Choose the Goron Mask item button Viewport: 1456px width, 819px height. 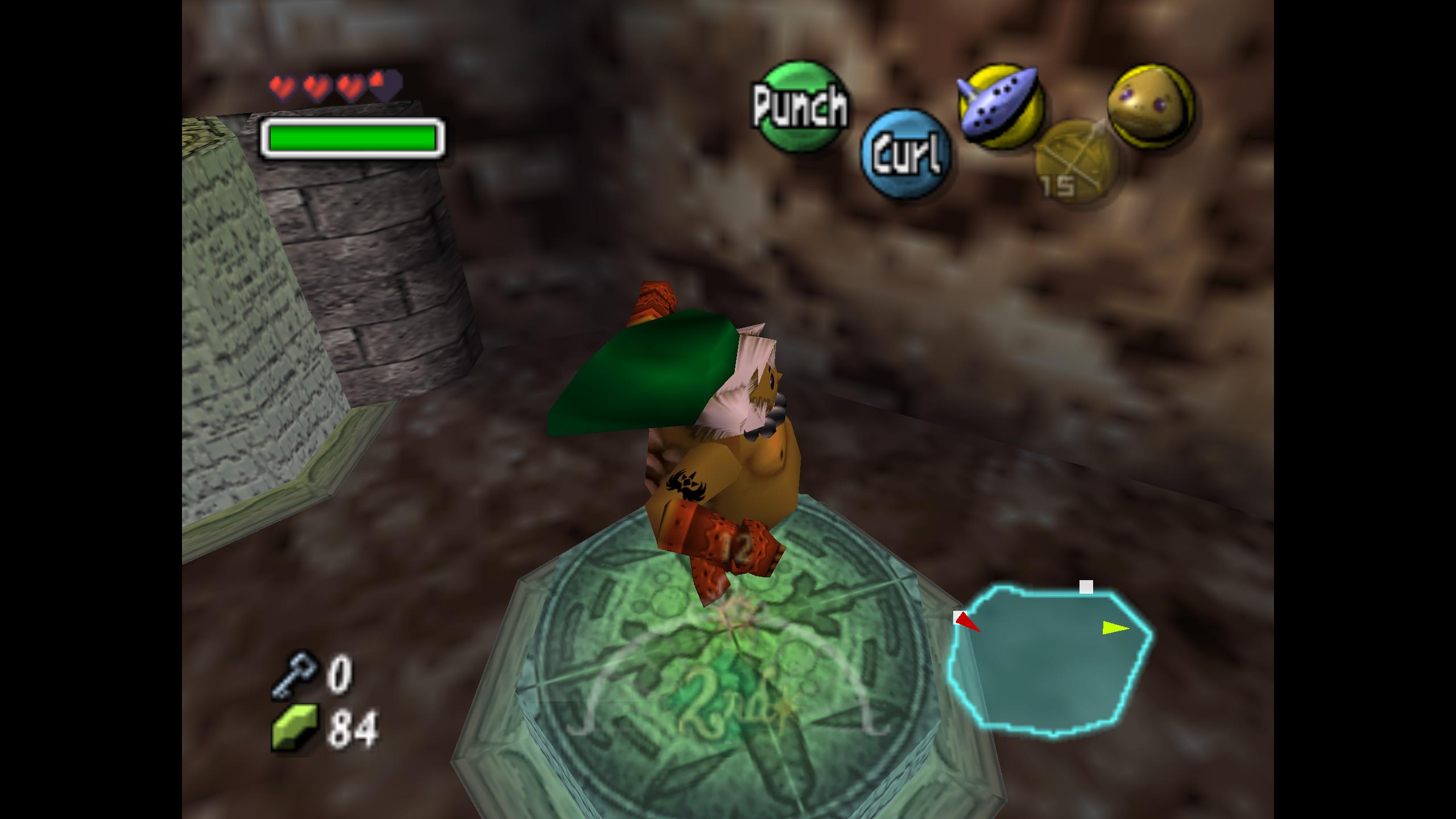pos(1151,105)
